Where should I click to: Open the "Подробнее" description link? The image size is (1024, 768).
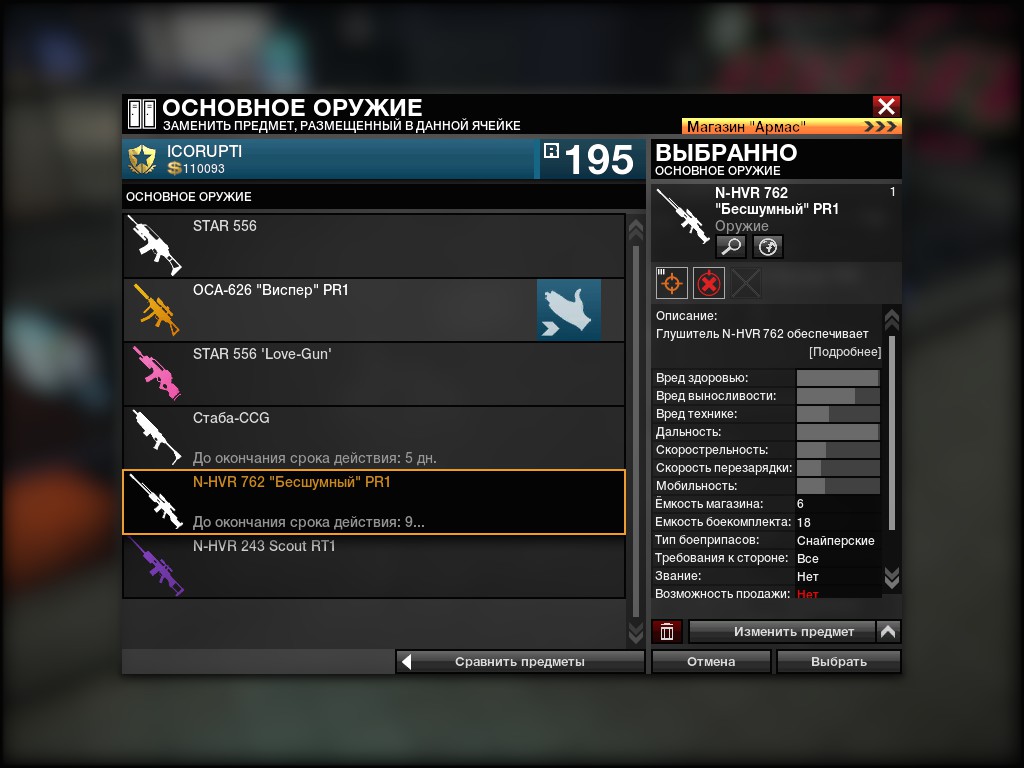coord(845,352)
